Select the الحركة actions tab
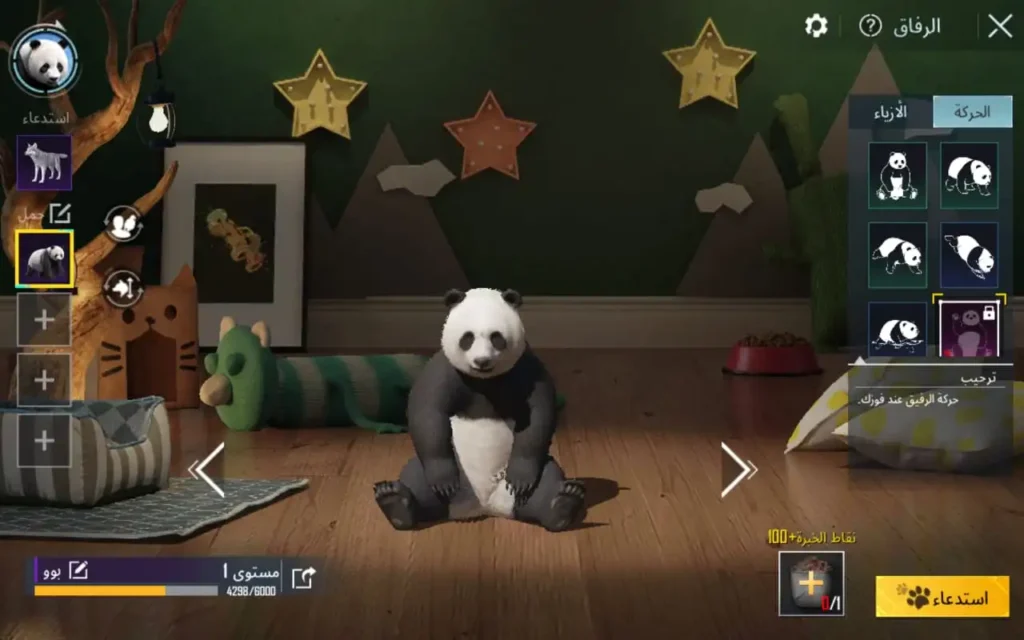The image size is (1024, 640). [971, 112]
